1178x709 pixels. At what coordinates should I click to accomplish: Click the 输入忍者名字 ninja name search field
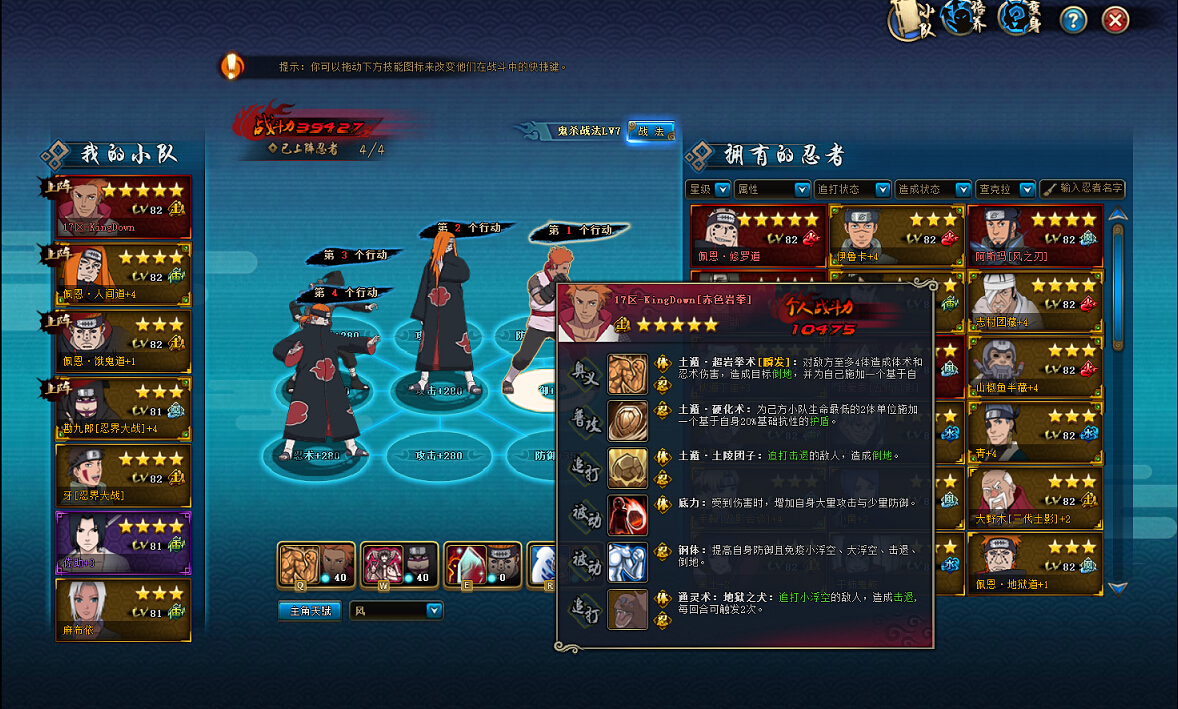point(1083,189)
